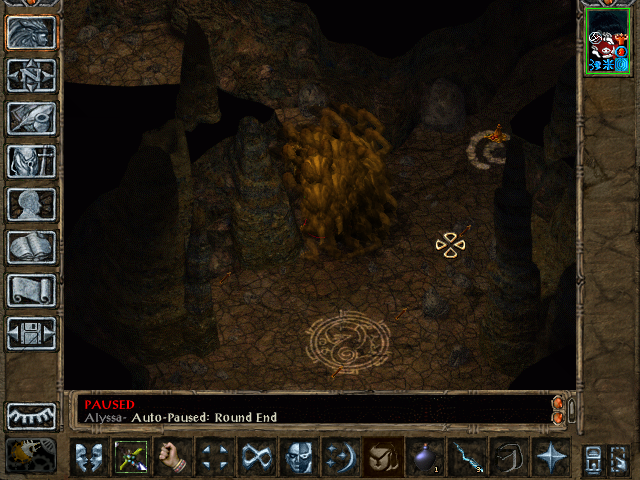Activate the infinity-loop action button
Image resolution: width=640 pixels, height=480 pixels.
[257, 458]
